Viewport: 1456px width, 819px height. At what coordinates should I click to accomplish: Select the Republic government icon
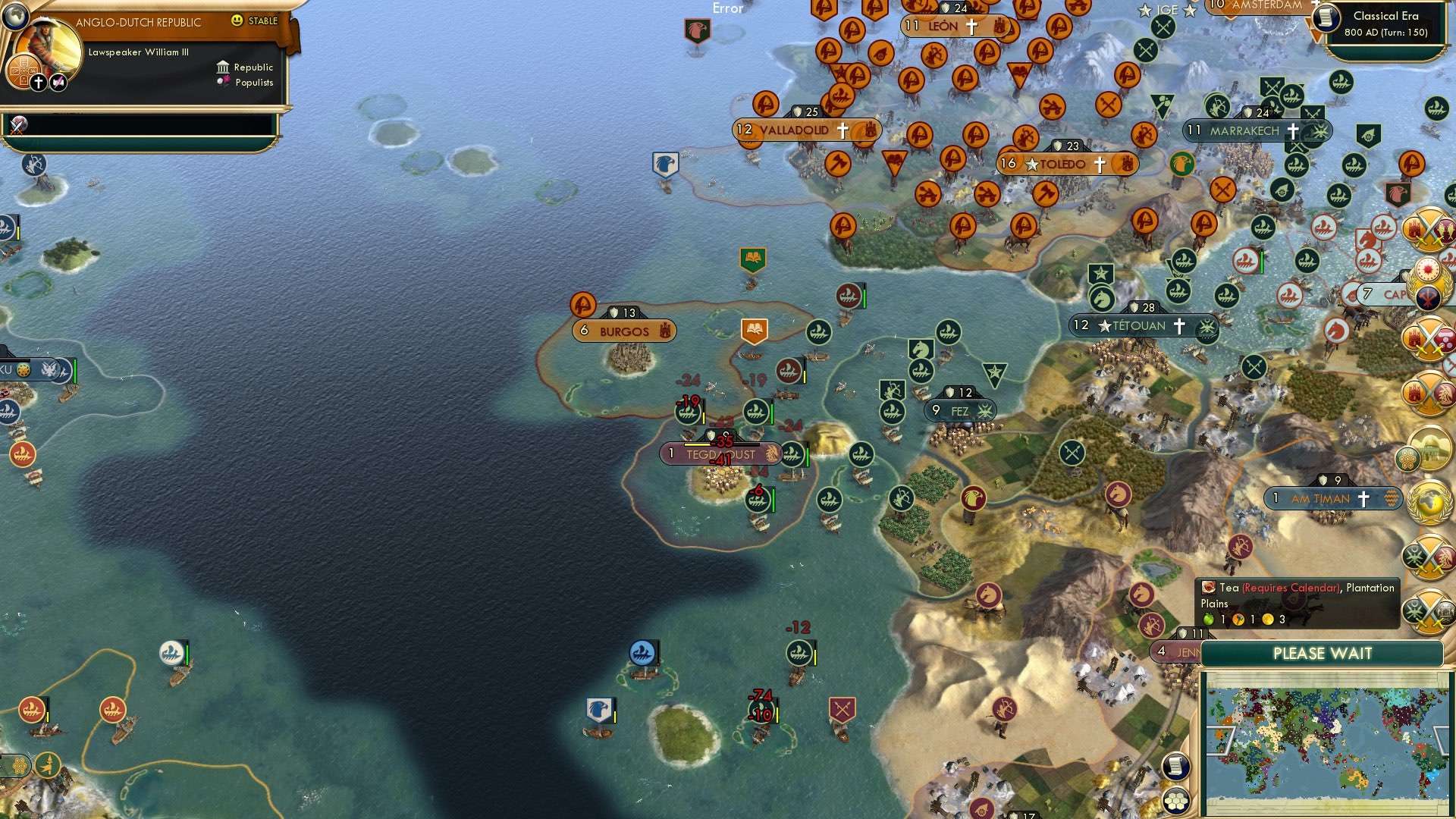click(223, 67)
